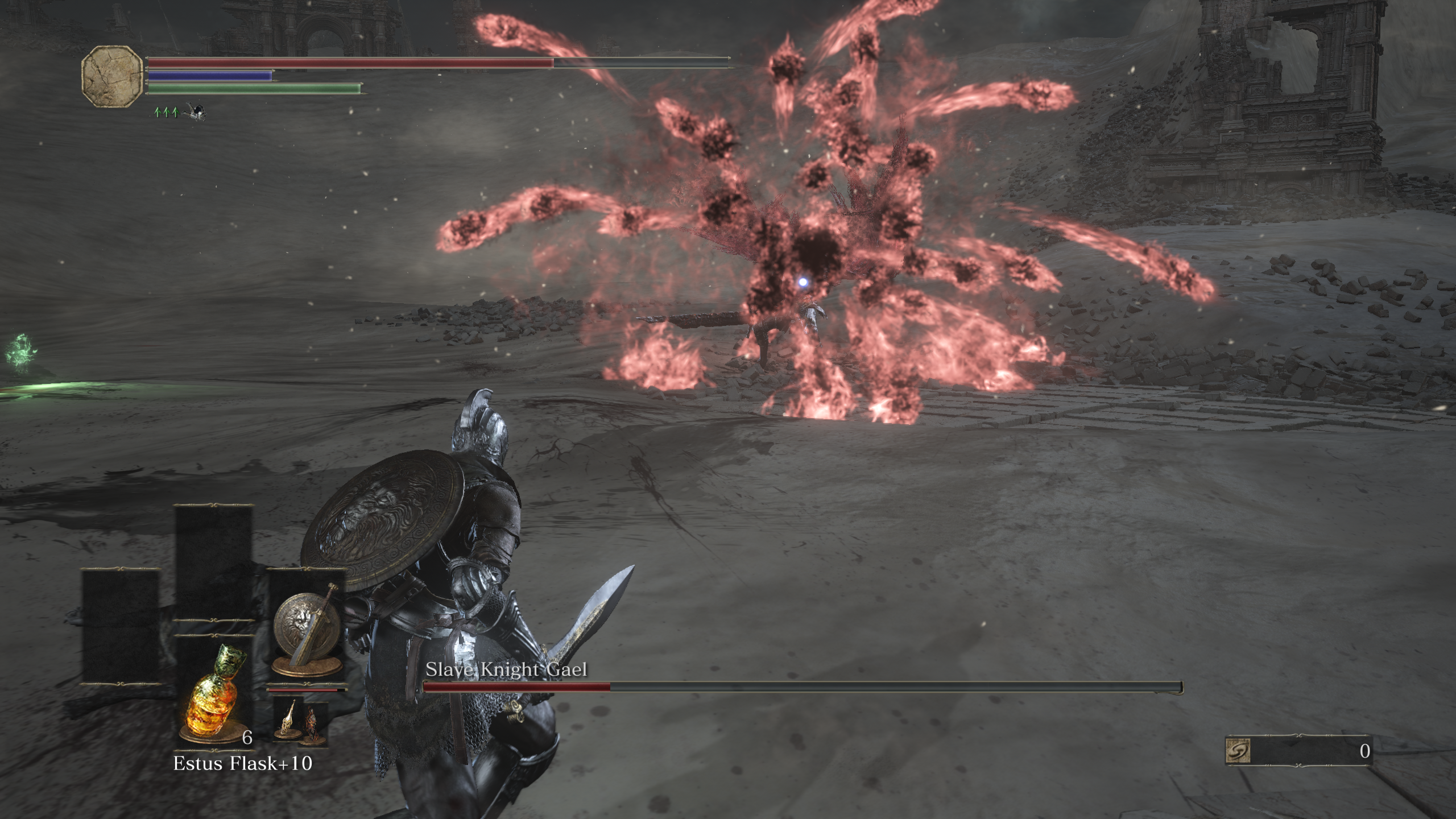Click the blue FP bar below the health bar
The width and height of the screenshot is (1456, 819).
pyautogui.click(x=210, y=76)
